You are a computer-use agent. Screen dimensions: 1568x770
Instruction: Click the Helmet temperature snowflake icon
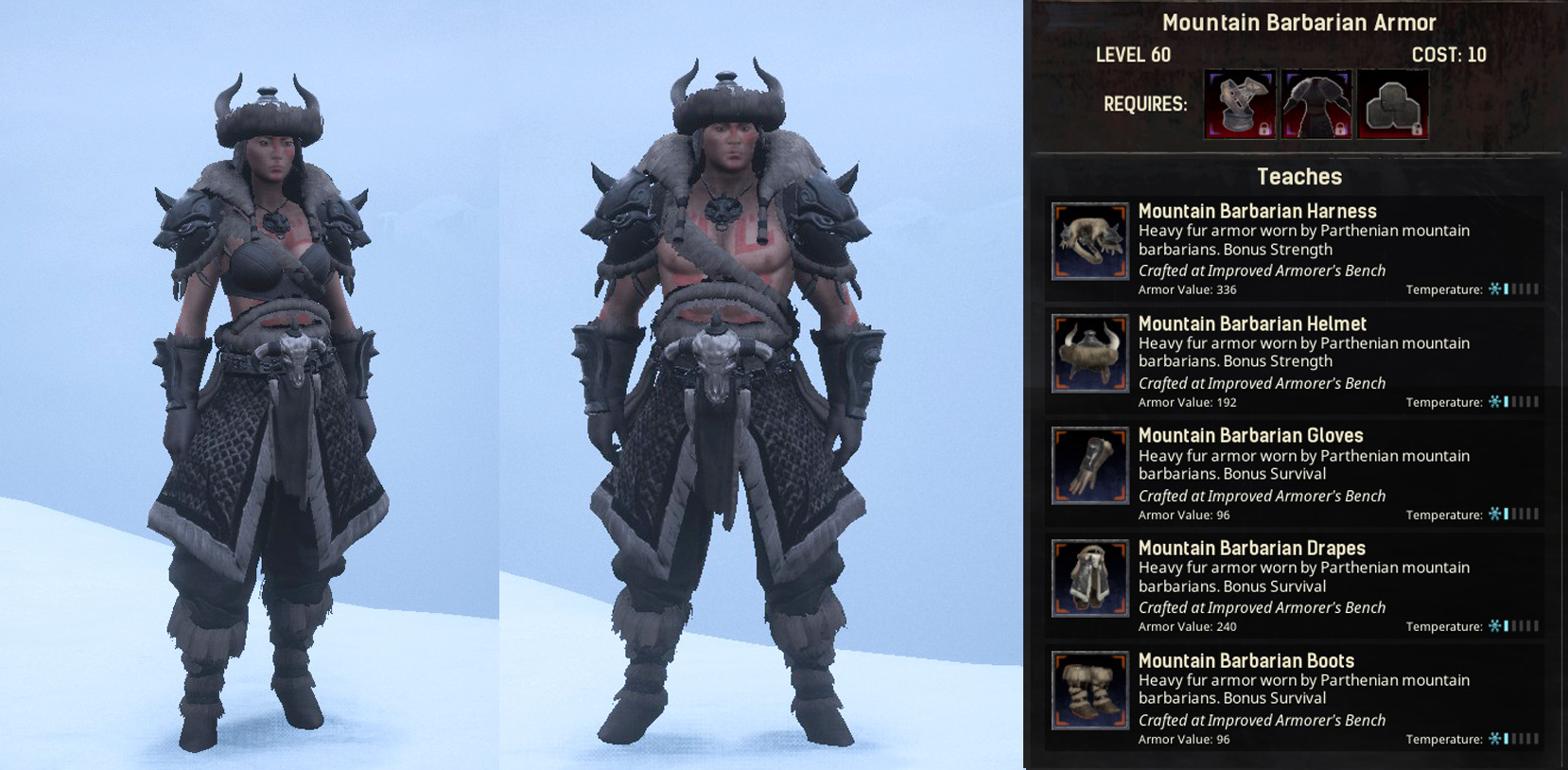[1496, 401]
